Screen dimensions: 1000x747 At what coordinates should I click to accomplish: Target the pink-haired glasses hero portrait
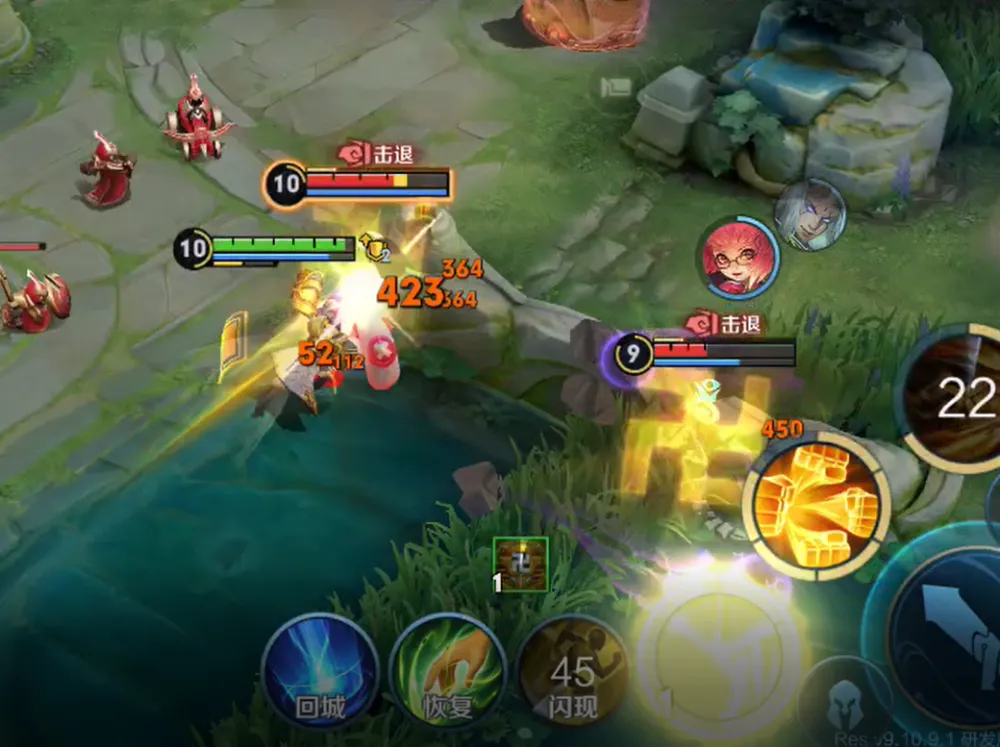coord(737,258)
